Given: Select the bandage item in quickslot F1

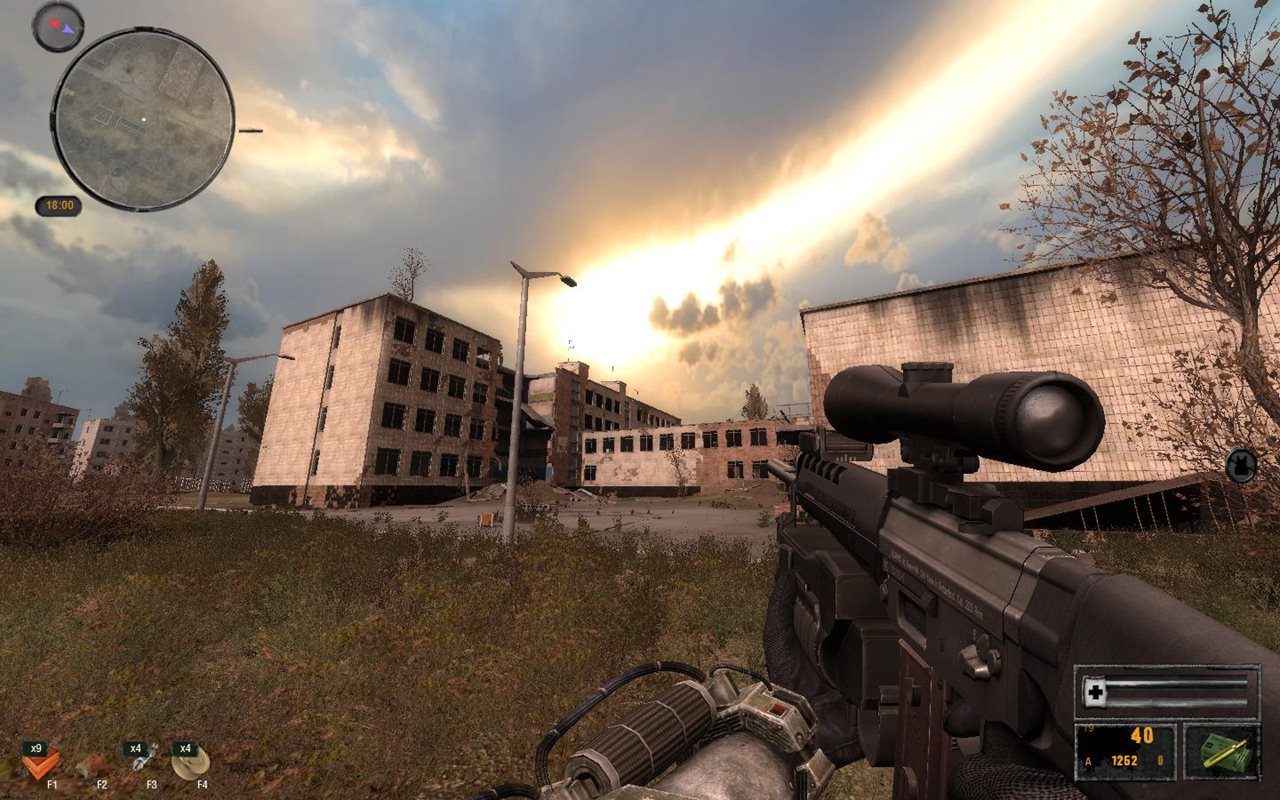Looking at the screenshot, I should coord(40,765).
